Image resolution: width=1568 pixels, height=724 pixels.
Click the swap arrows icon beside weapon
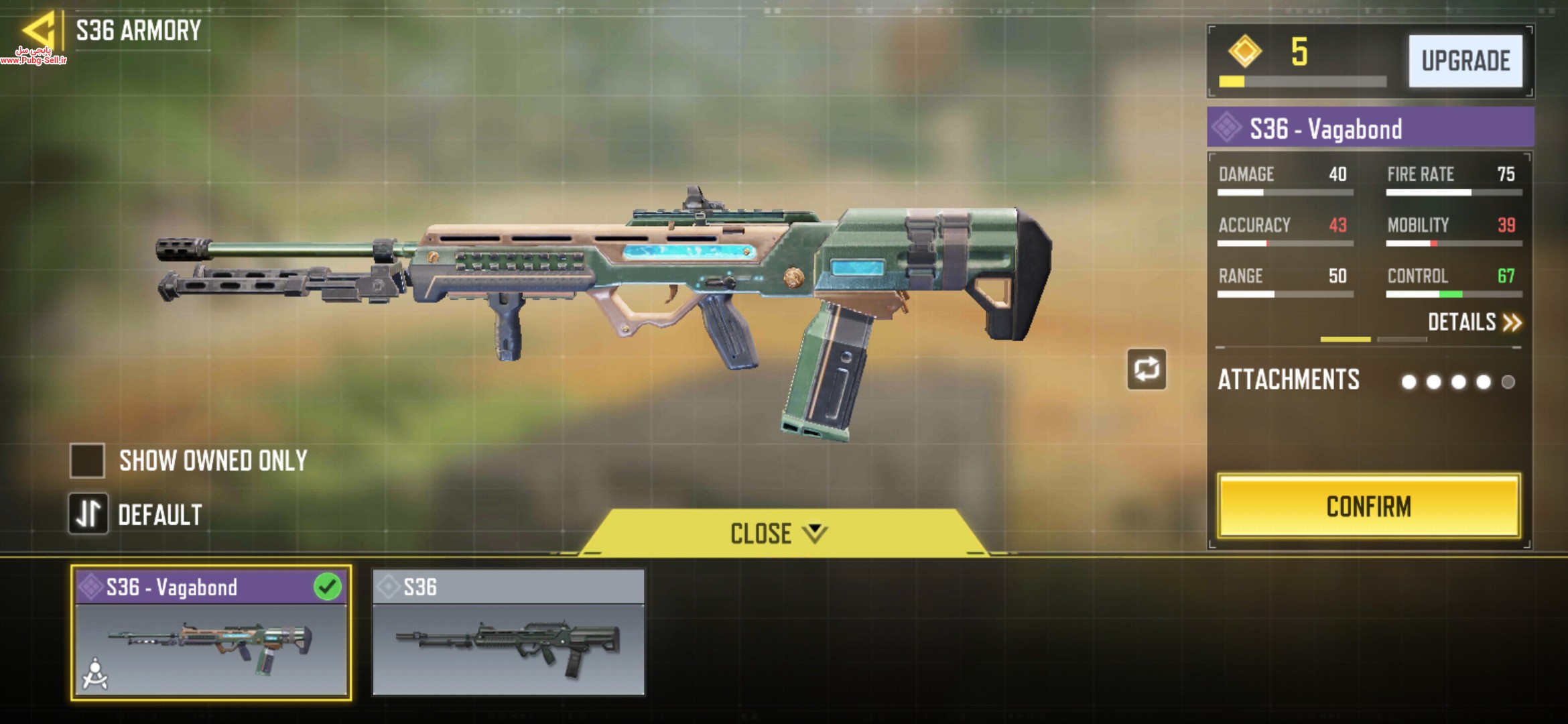[x=1147, y=369]
